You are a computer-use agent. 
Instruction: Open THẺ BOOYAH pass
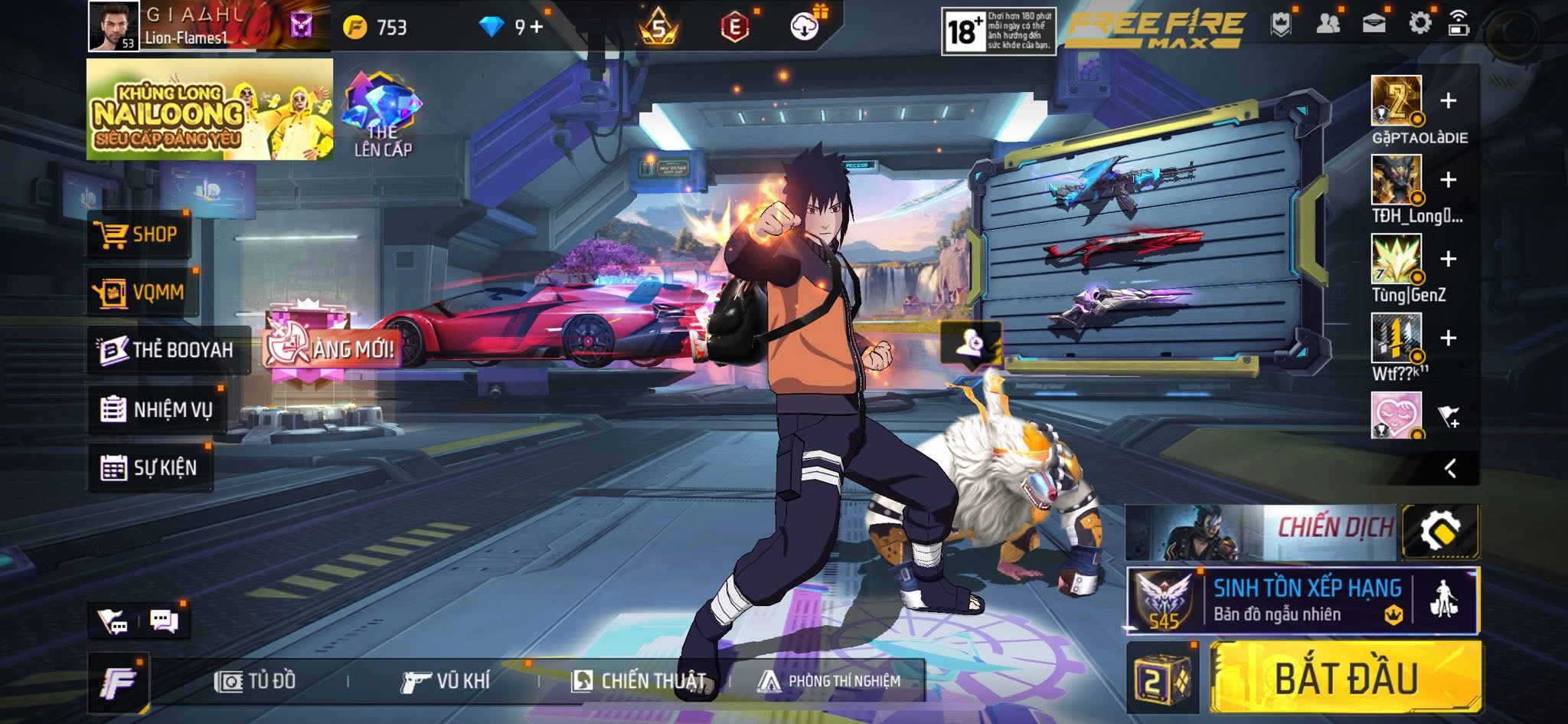(x=168, y=350)
